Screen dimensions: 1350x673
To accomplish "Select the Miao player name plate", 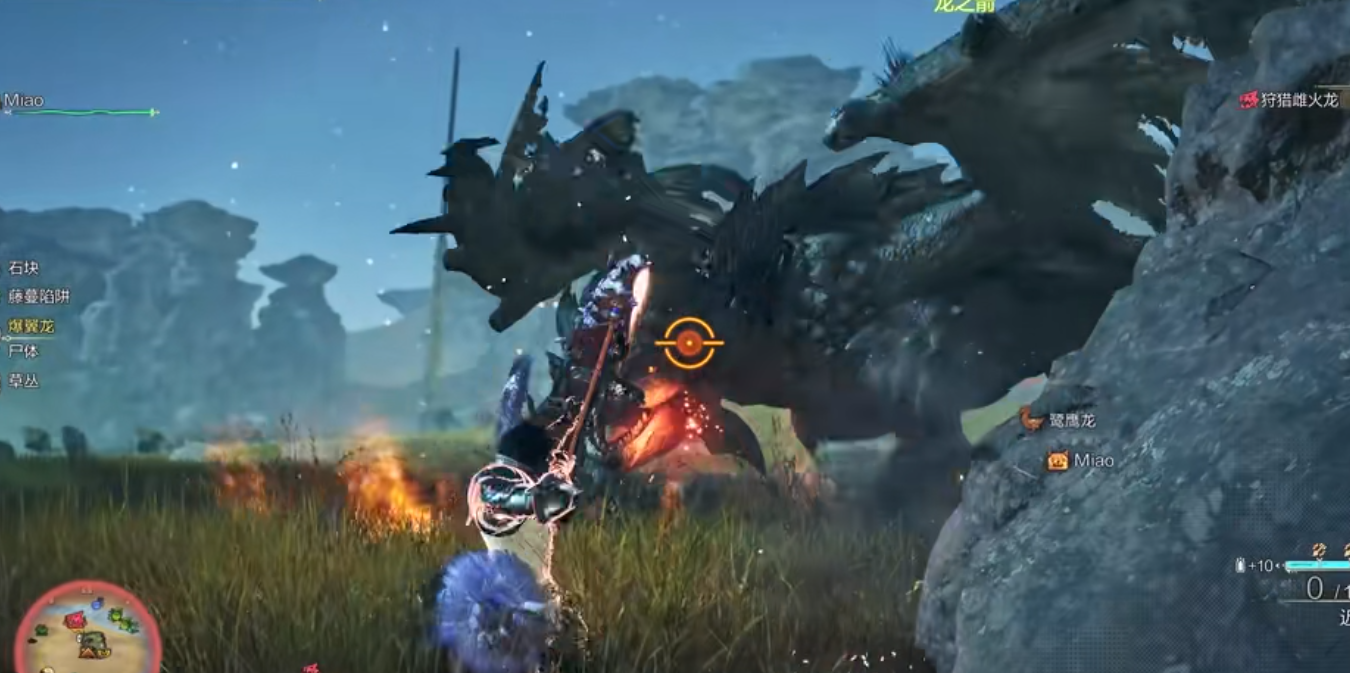I will point(24,100).
